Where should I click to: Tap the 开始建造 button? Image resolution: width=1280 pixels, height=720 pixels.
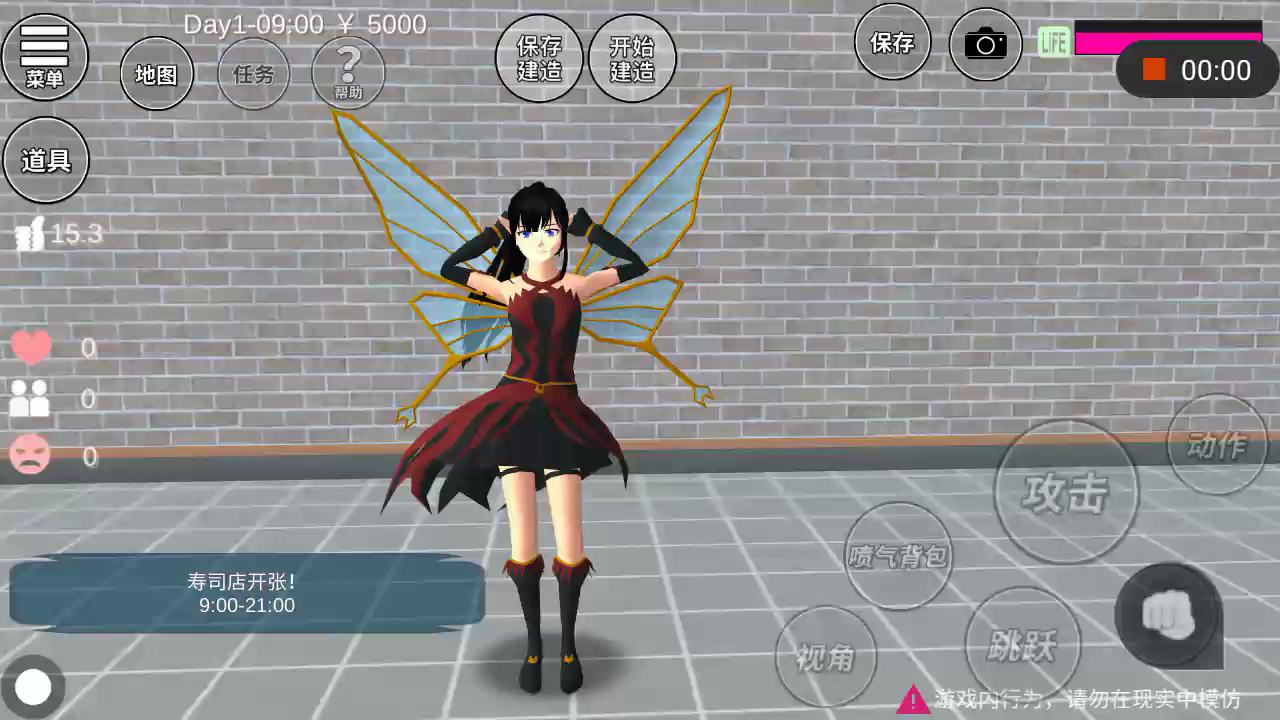[x=632, y=58]
